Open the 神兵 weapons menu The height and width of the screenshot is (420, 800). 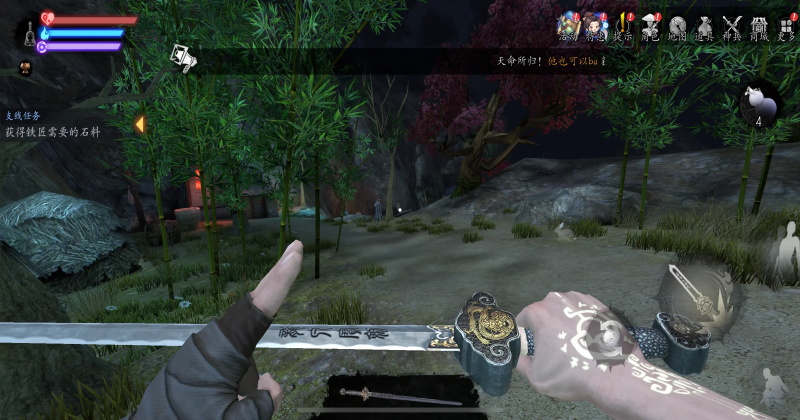click(x=733, y=25)
